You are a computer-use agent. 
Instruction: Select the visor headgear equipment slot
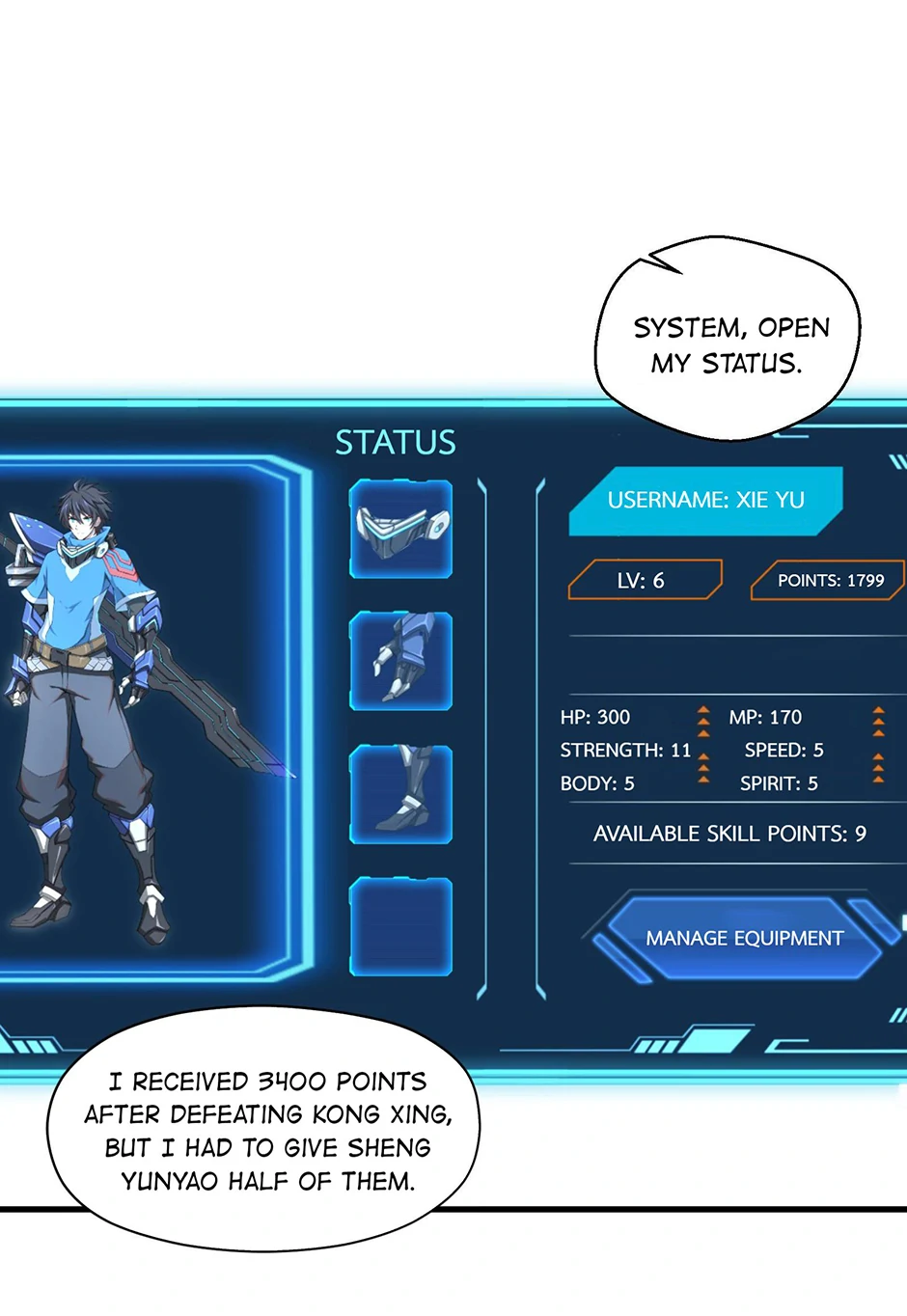click(400, 530)
